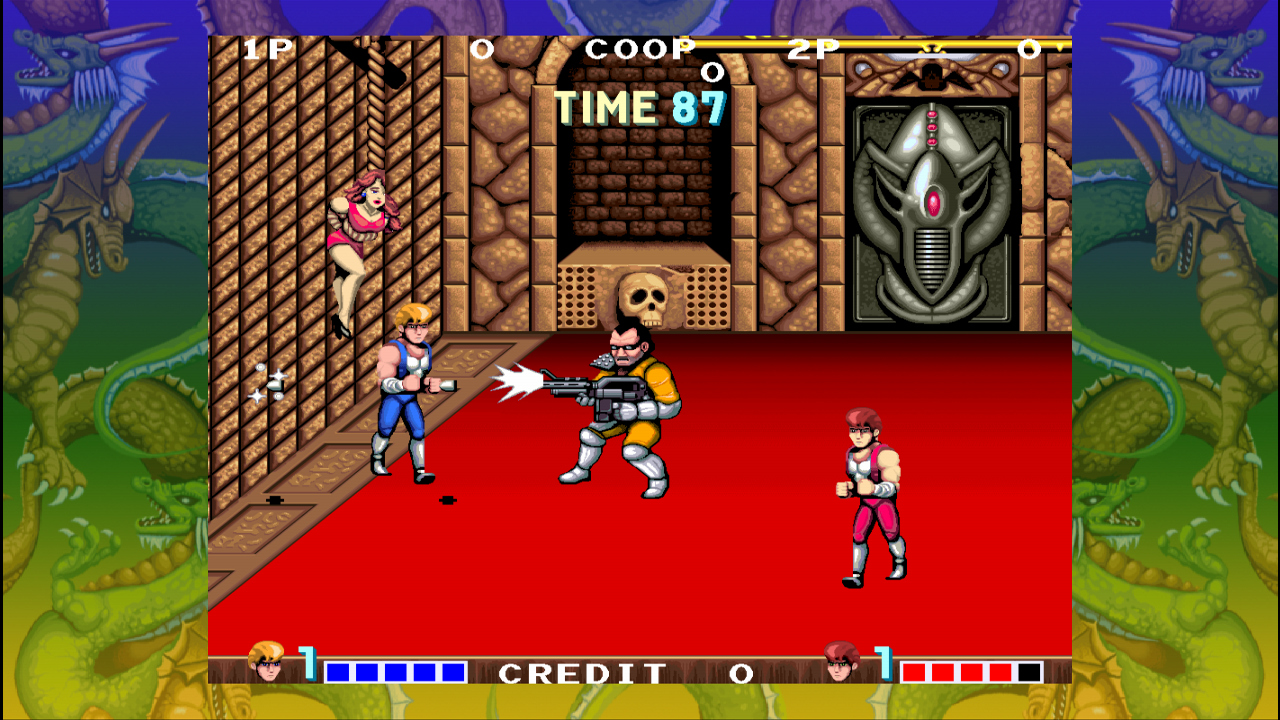Click the musical notes near the wooden fence

266,385
